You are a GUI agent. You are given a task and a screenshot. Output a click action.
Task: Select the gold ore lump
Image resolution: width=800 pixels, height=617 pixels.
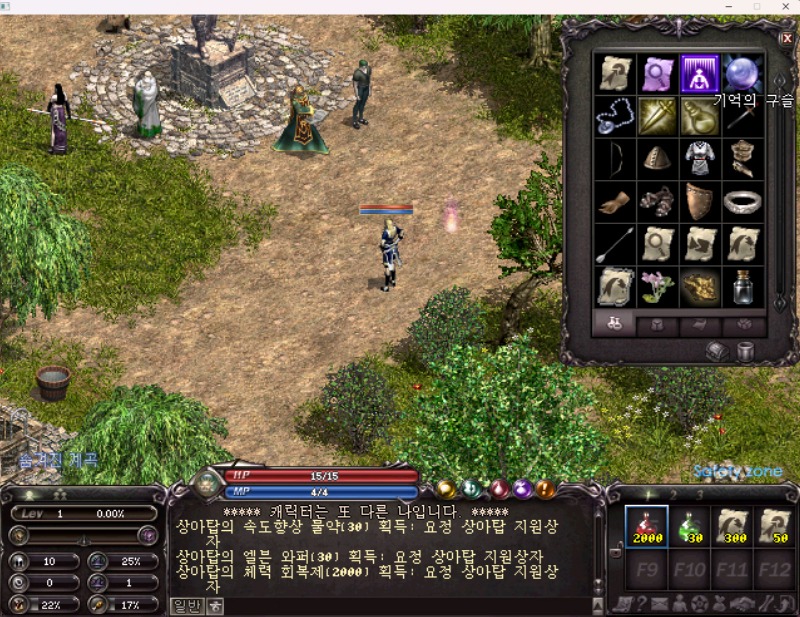pyautogui.click(x=700, y=287)
